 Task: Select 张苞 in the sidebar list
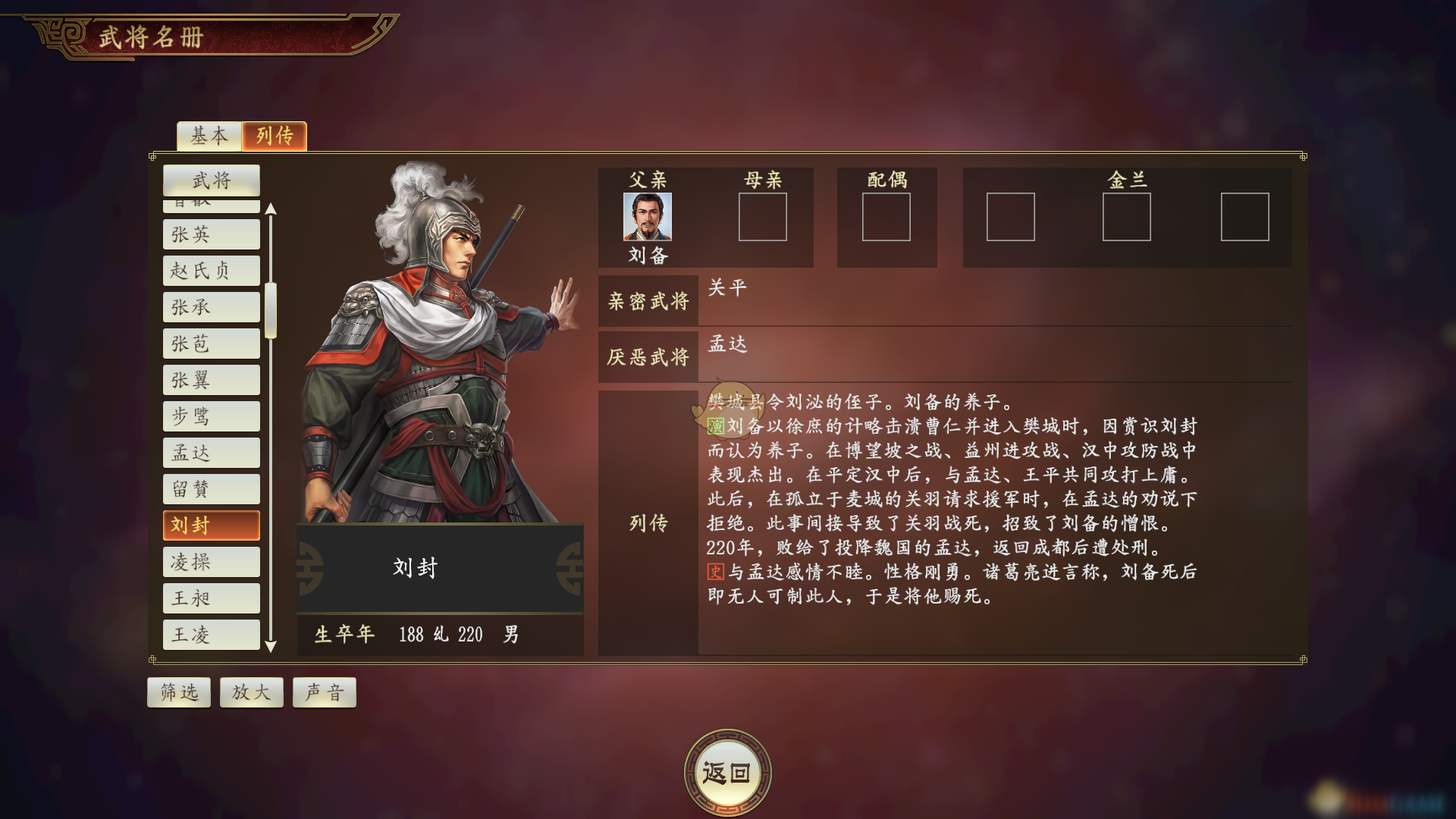coord(211,343)
